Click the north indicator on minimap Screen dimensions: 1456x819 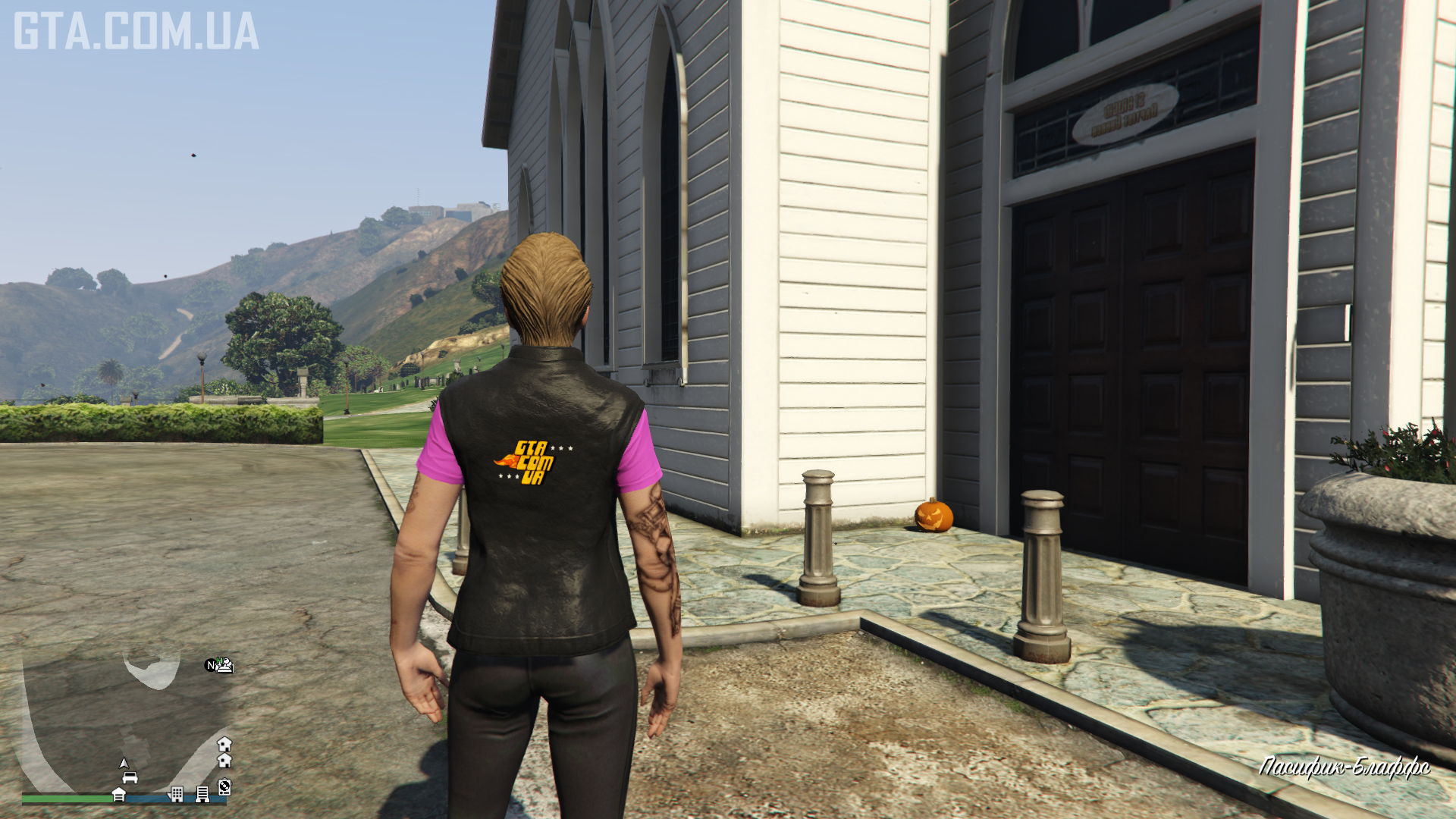pos(211,666)
